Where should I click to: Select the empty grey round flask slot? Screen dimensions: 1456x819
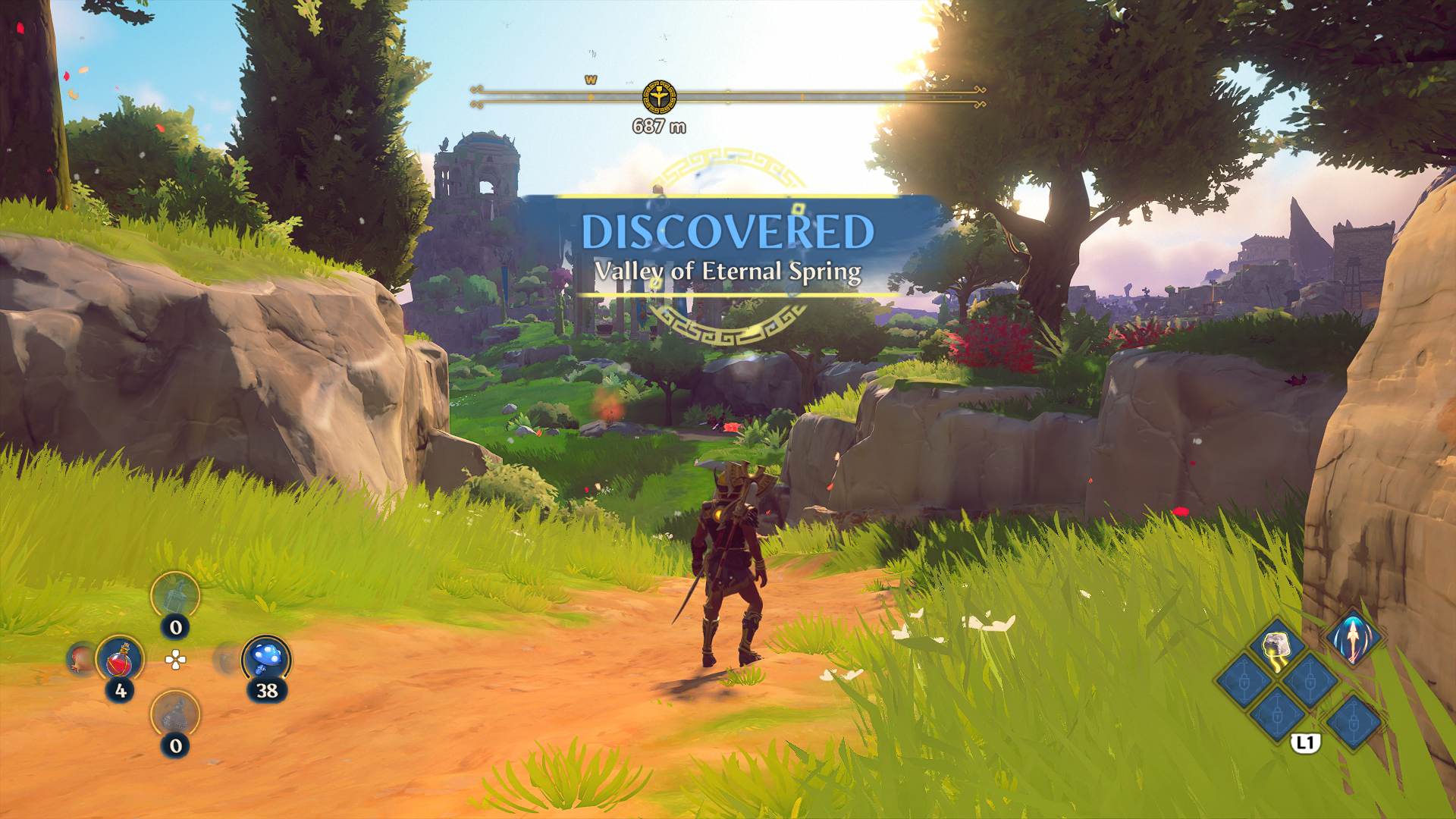[x=175, y=714]
